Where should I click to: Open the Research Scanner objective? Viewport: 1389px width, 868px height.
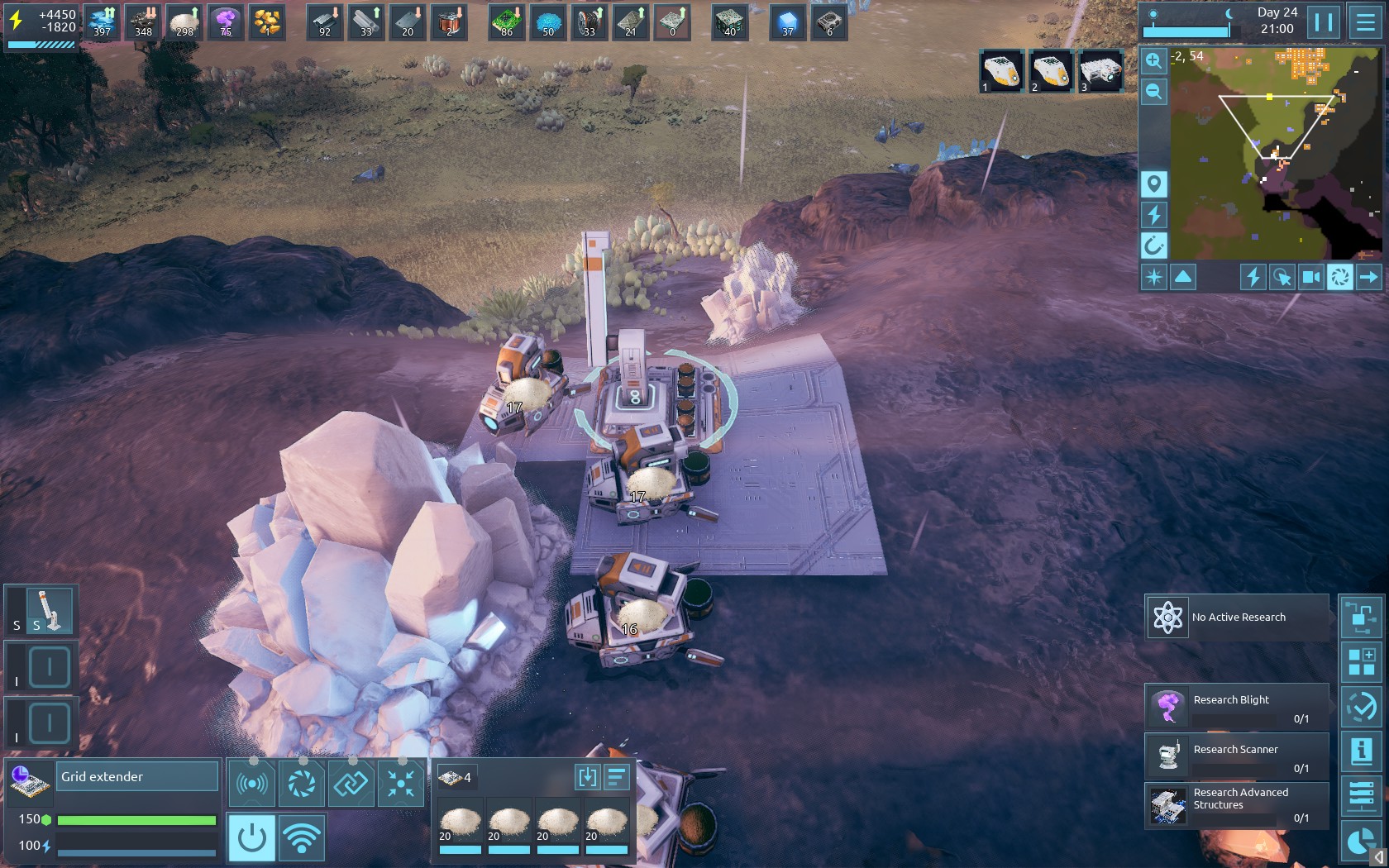pos(1237,756)
